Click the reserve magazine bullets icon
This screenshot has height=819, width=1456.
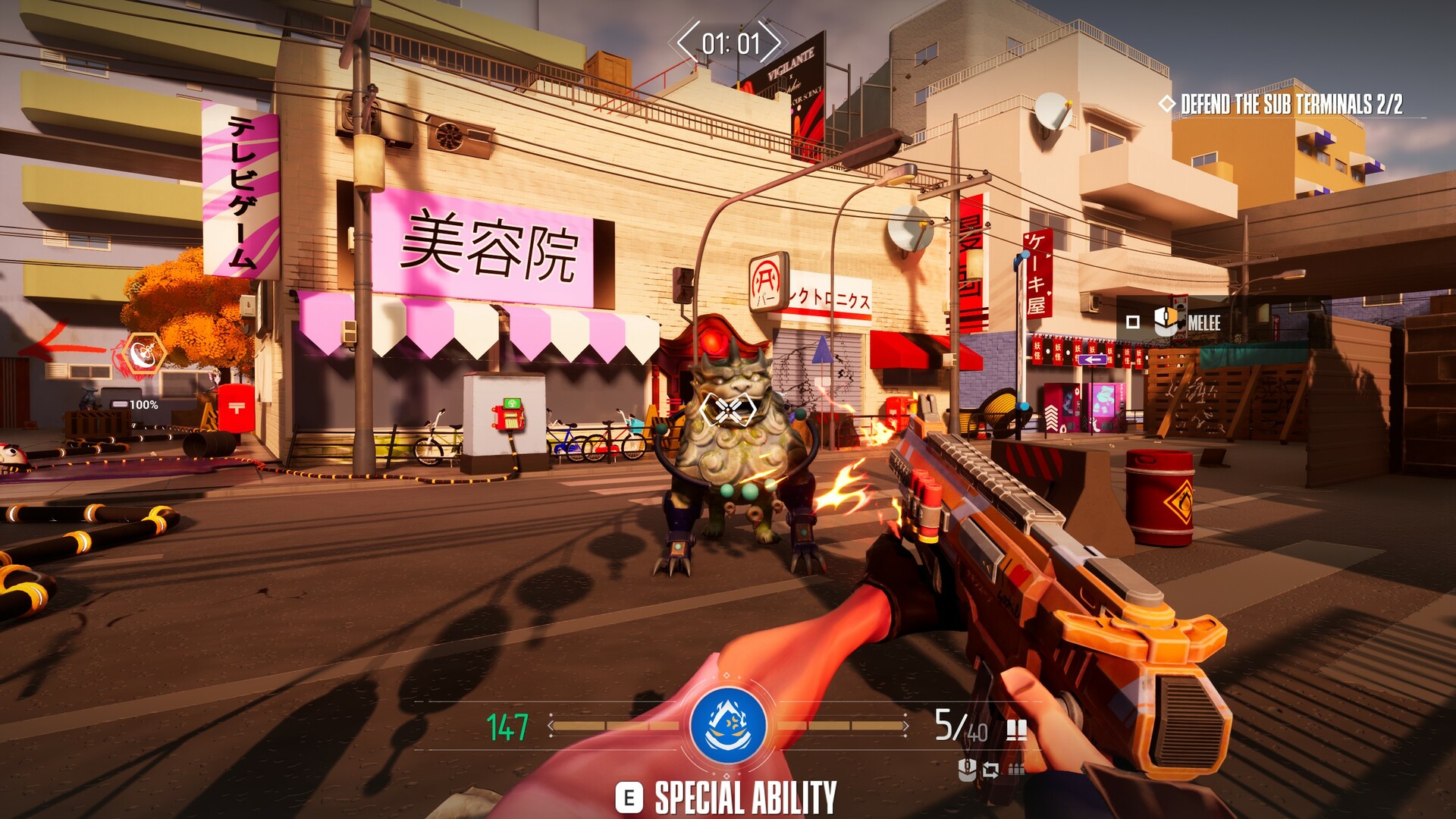pos(1016,770)
